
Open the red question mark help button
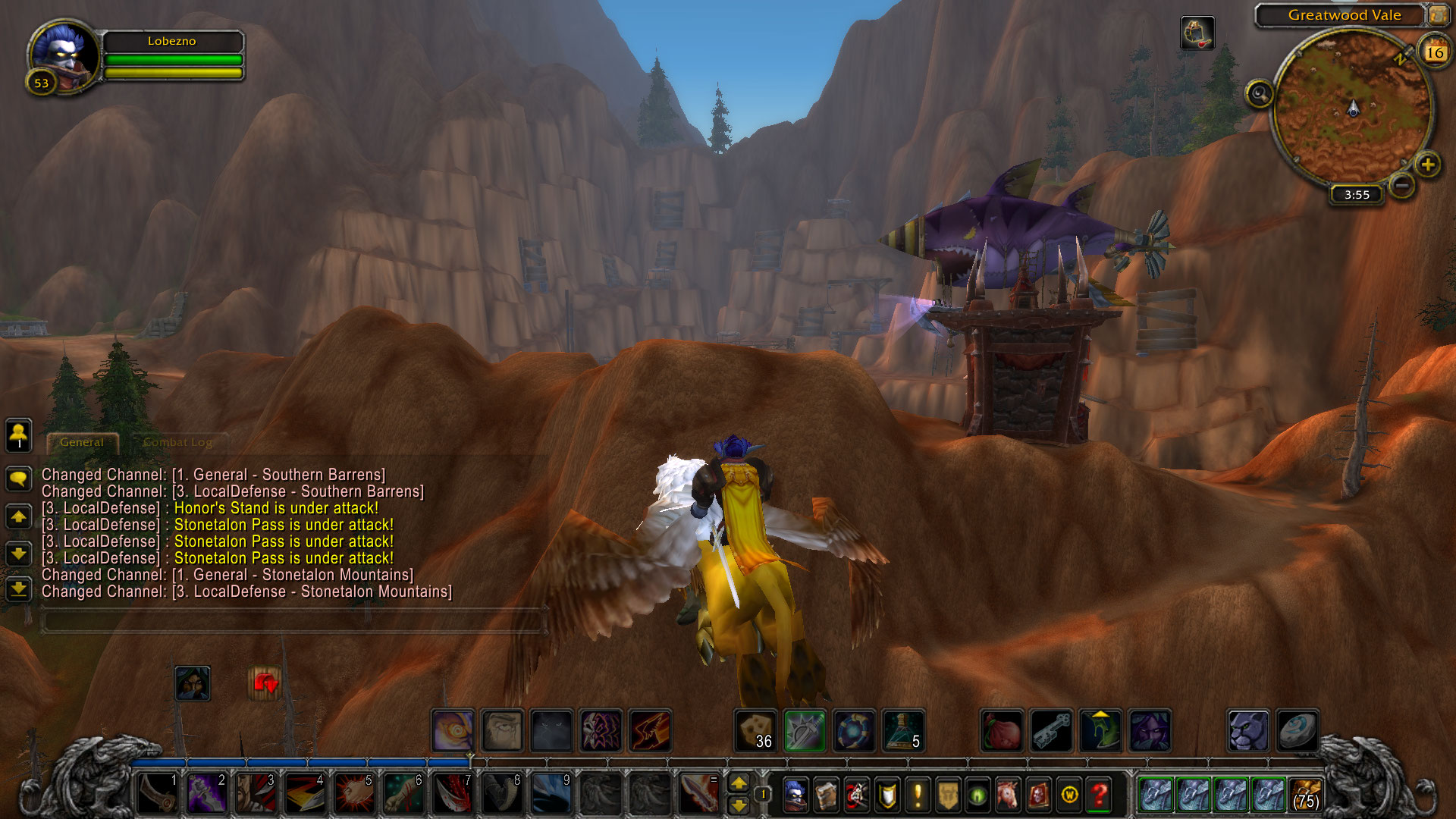click(1099, 795)
